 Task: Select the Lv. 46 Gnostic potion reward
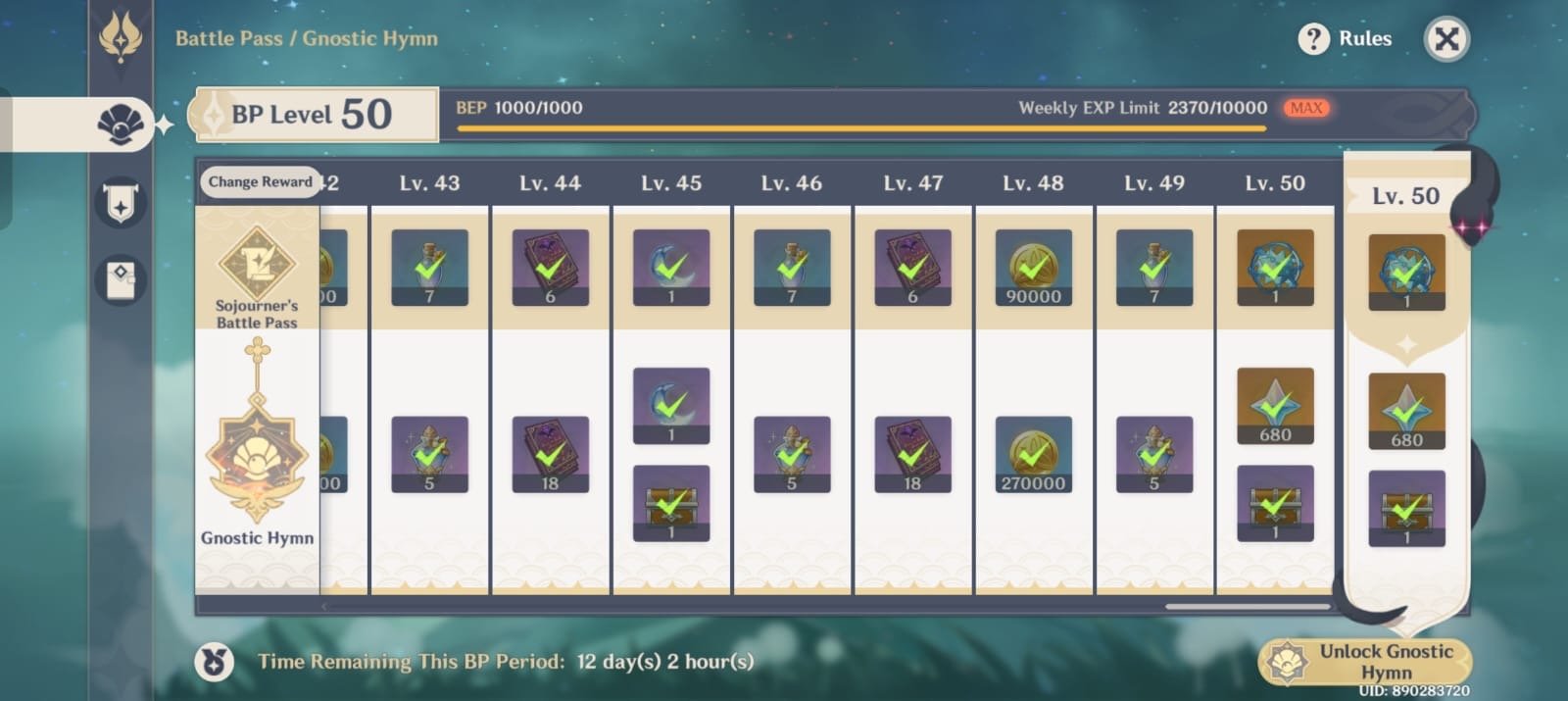pos(792,454)
